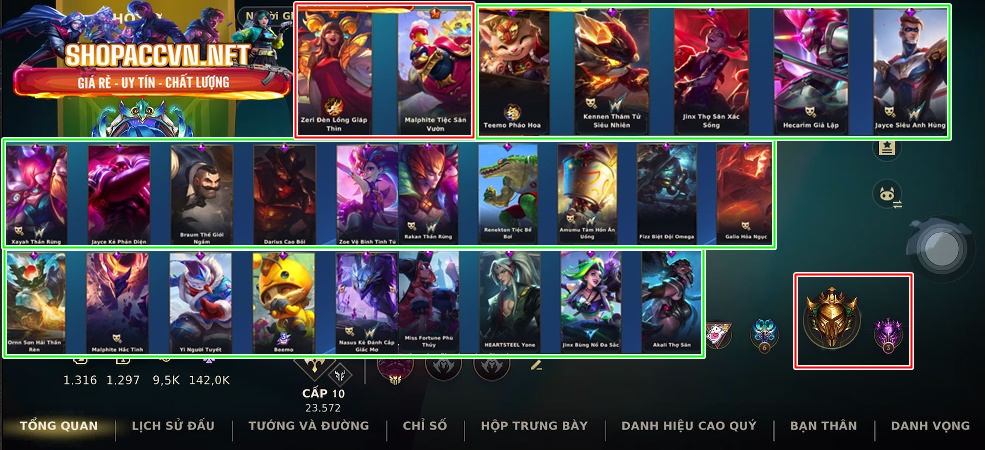
Task: Select the HEARTSTEEL Yone skin card
Action: click(510, 298)
